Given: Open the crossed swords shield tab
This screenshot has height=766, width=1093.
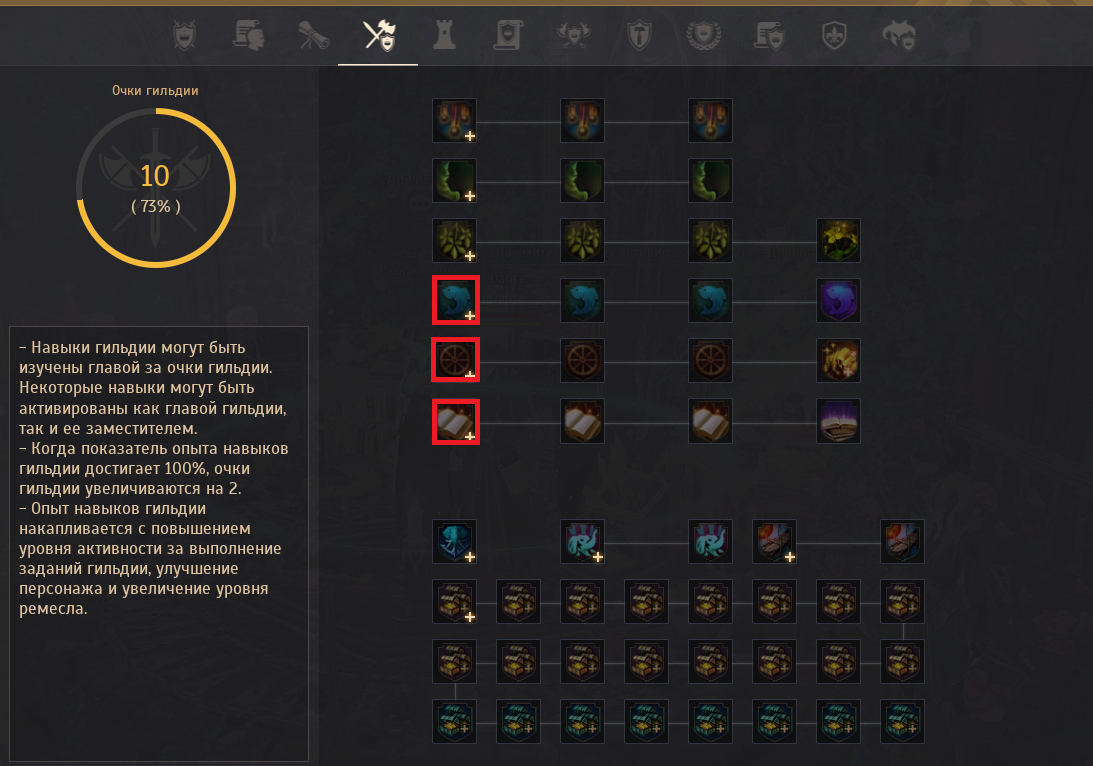Looking at the screenshot, I should [x=185, y=36].
